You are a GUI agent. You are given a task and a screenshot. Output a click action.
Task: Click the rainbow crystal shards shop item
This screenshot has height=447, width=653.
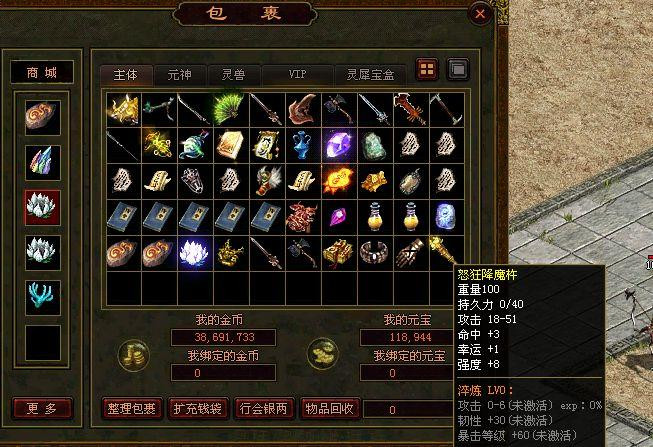coord(43,160)
